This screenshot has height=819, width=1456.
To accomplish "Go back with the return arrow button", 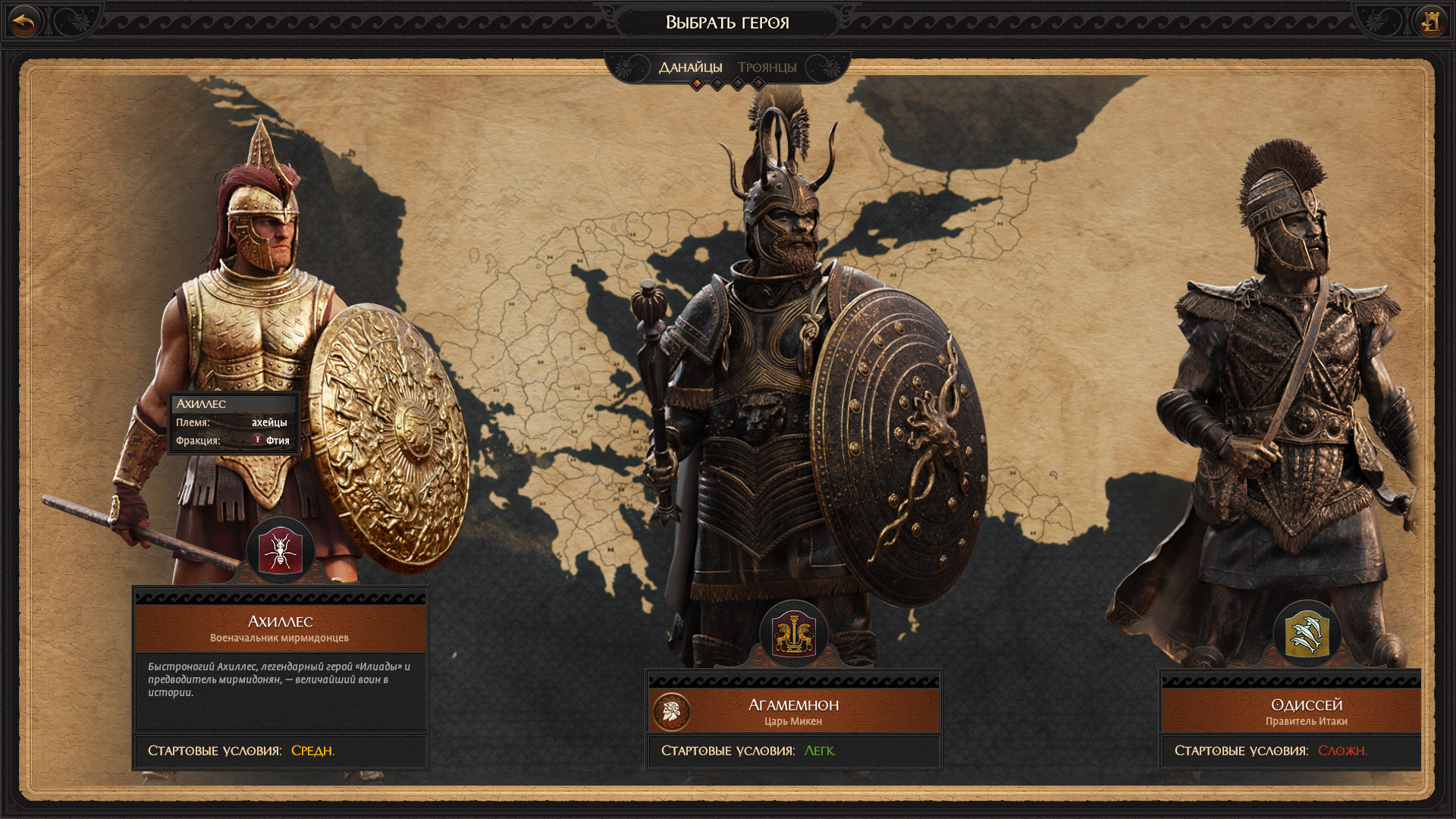I will (x=25, y=22).
